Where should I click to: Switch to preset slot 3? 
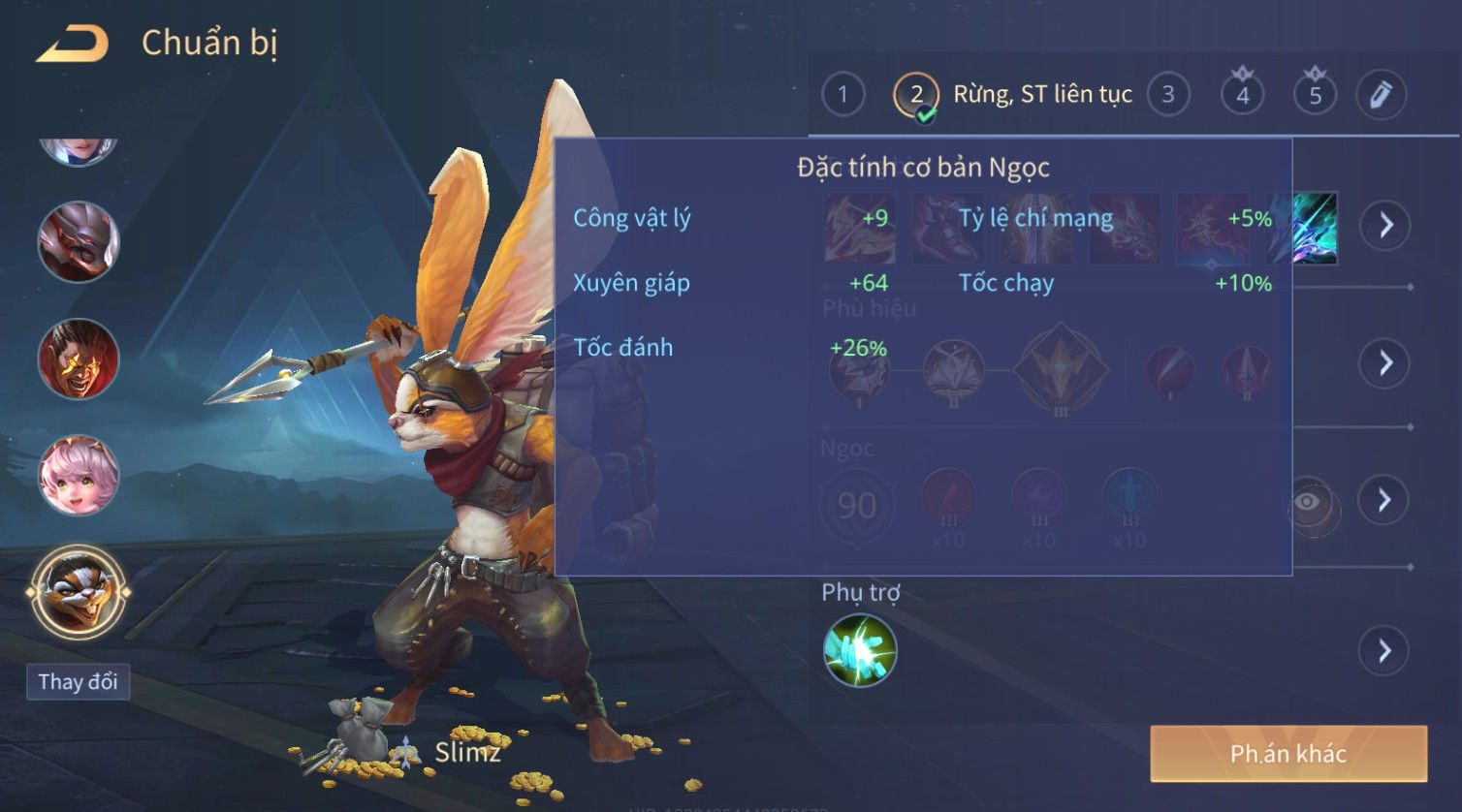(x=1168, y=95)
